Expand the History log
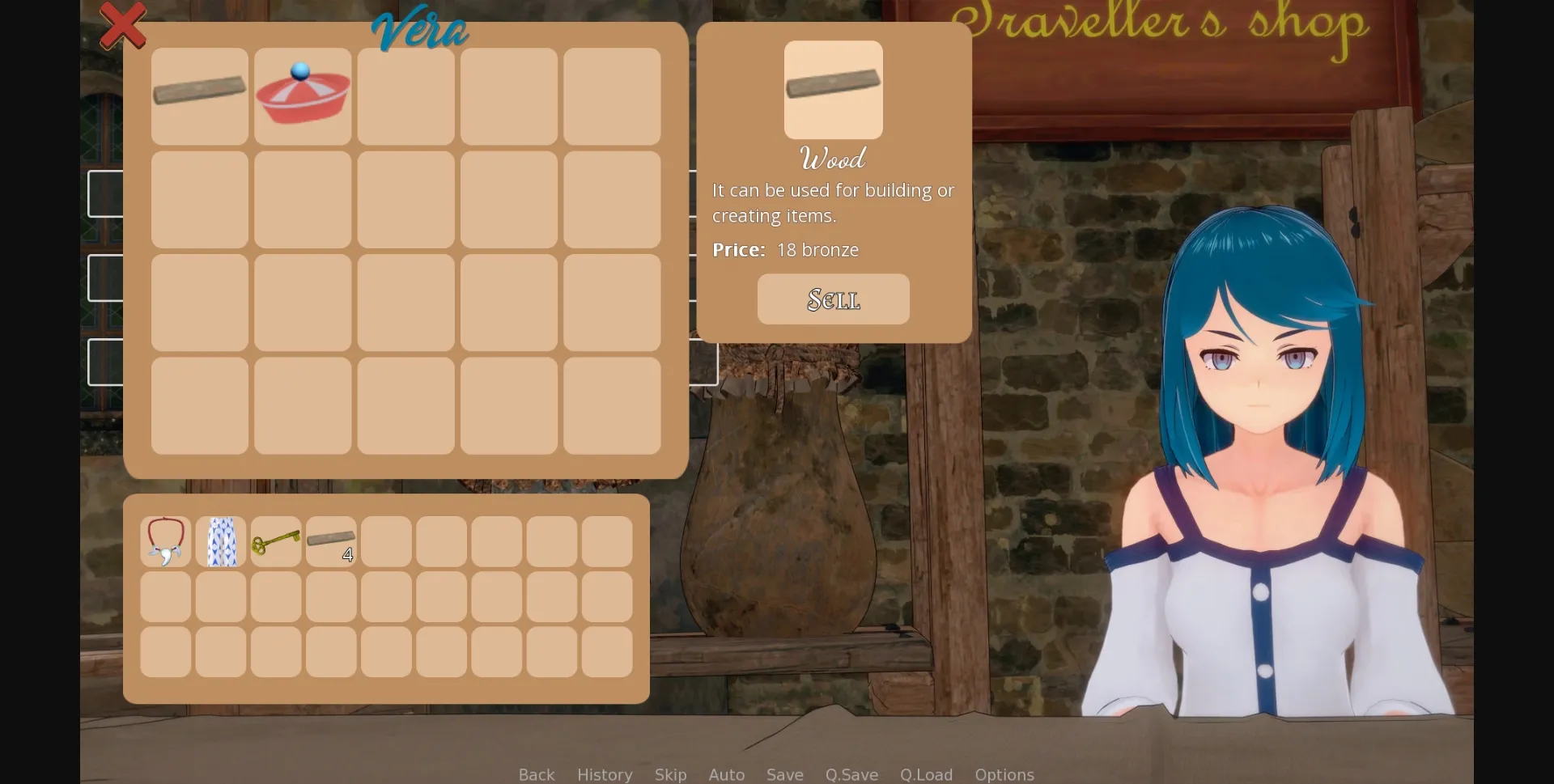The image size is (1554, 784). pyautogui.click(x=604, y=774)
